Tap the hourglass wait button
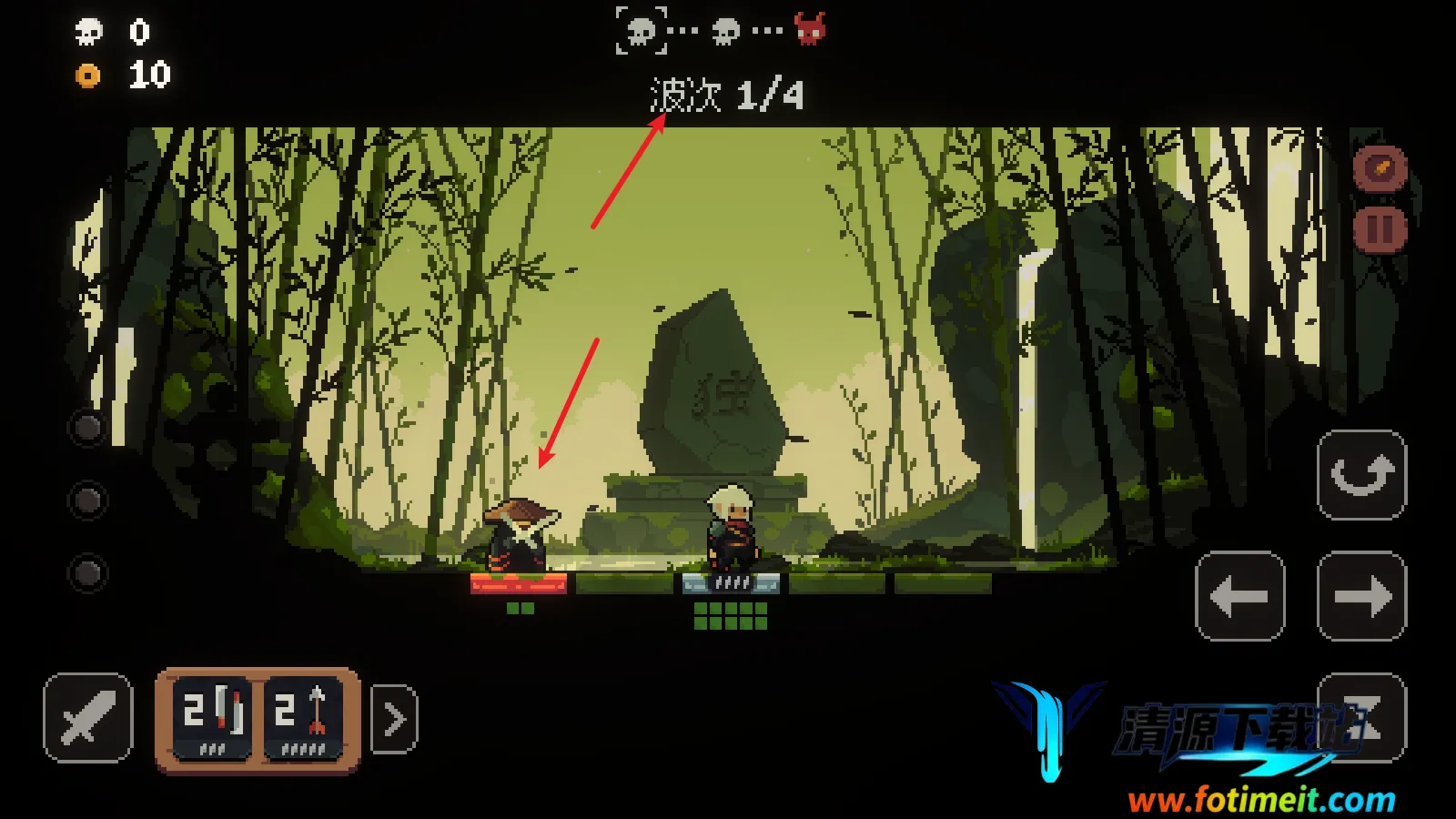 (x=1361, y=717)
